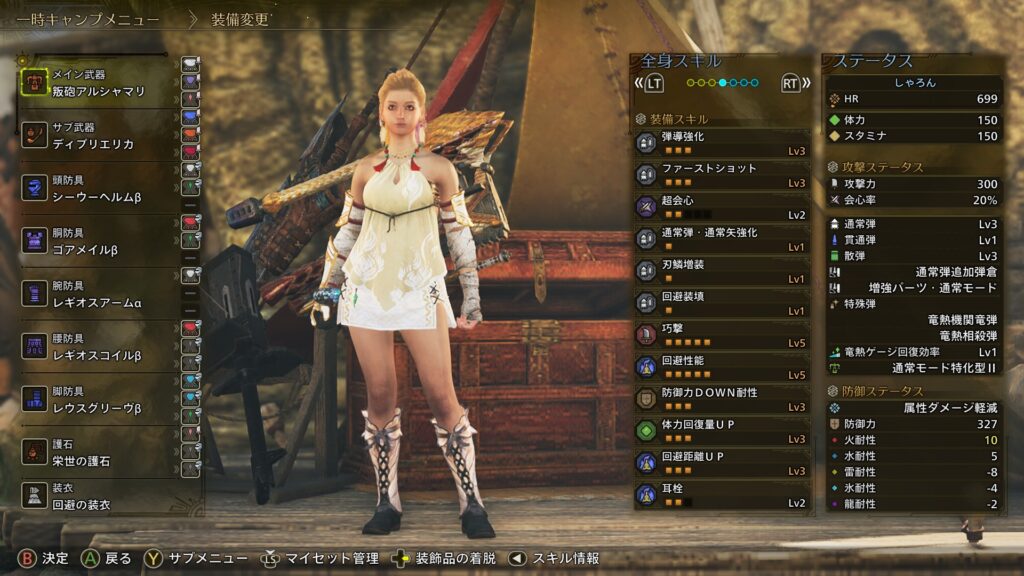Viewport: 1024px width, 576px height.
Task: Select the 耳栓 skill row
Action: (722, 494)
